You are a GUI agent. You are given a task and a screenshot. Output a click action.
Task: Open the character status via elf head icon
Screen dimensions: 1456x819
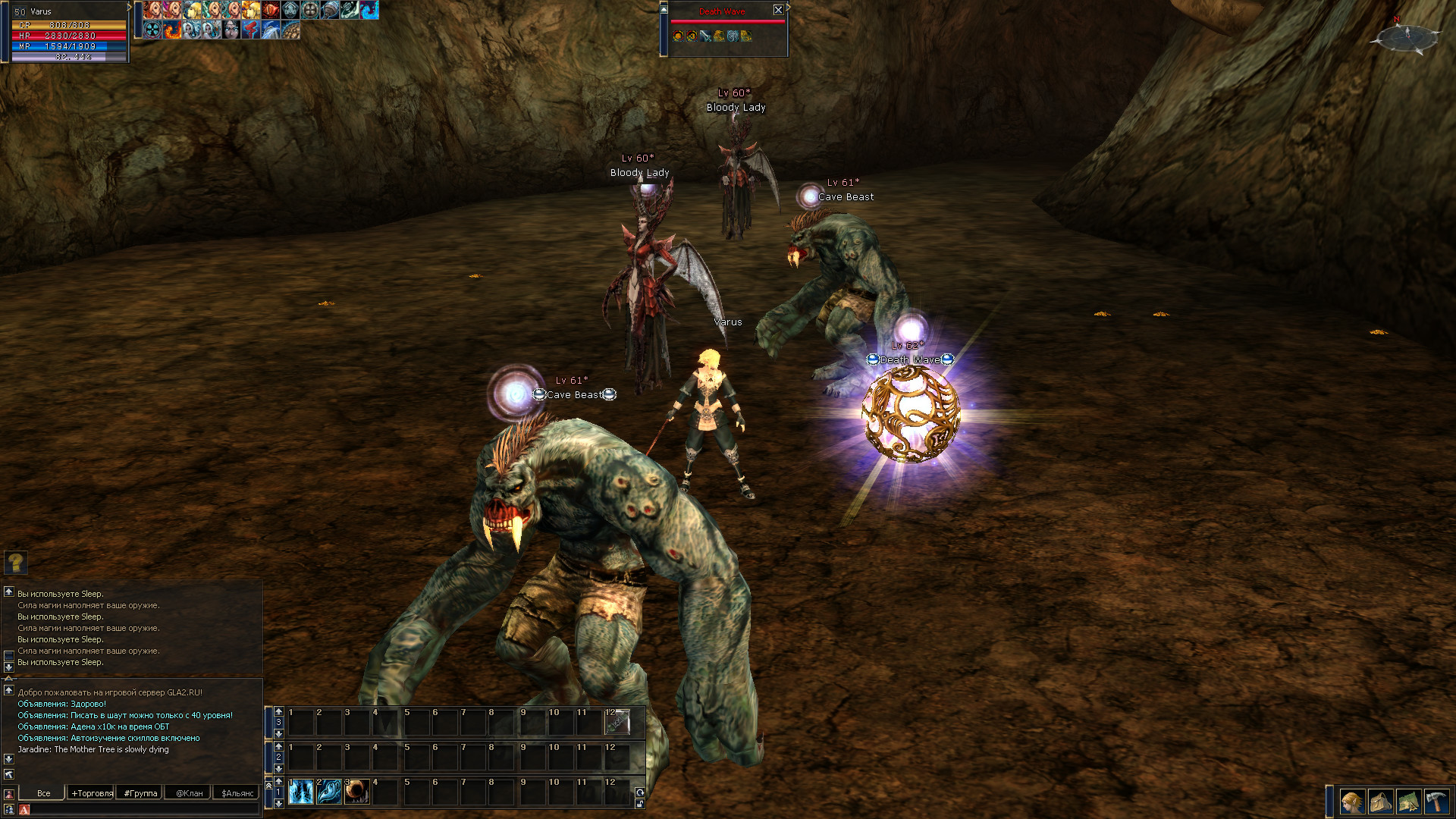(1351, 802)
